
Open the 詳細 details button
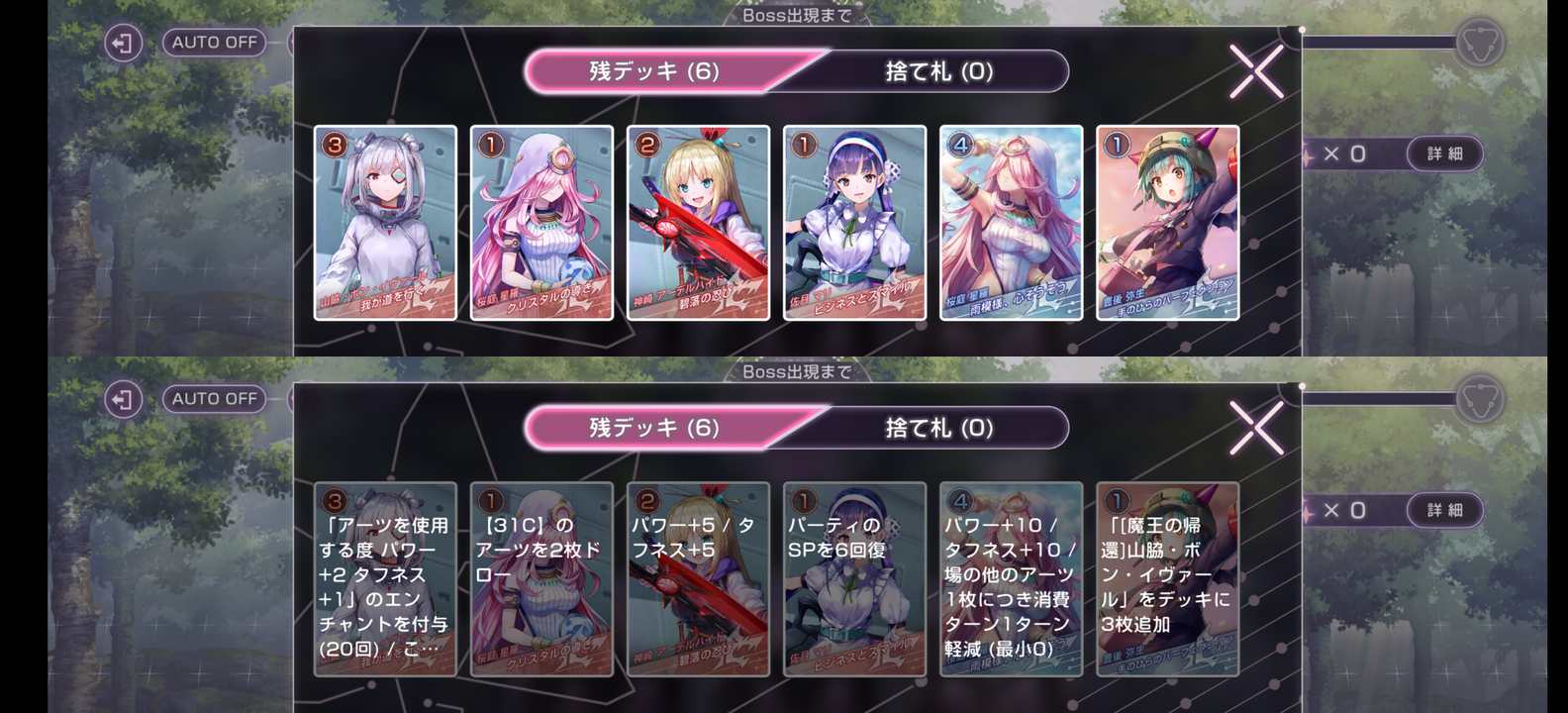click(1443, 154)
